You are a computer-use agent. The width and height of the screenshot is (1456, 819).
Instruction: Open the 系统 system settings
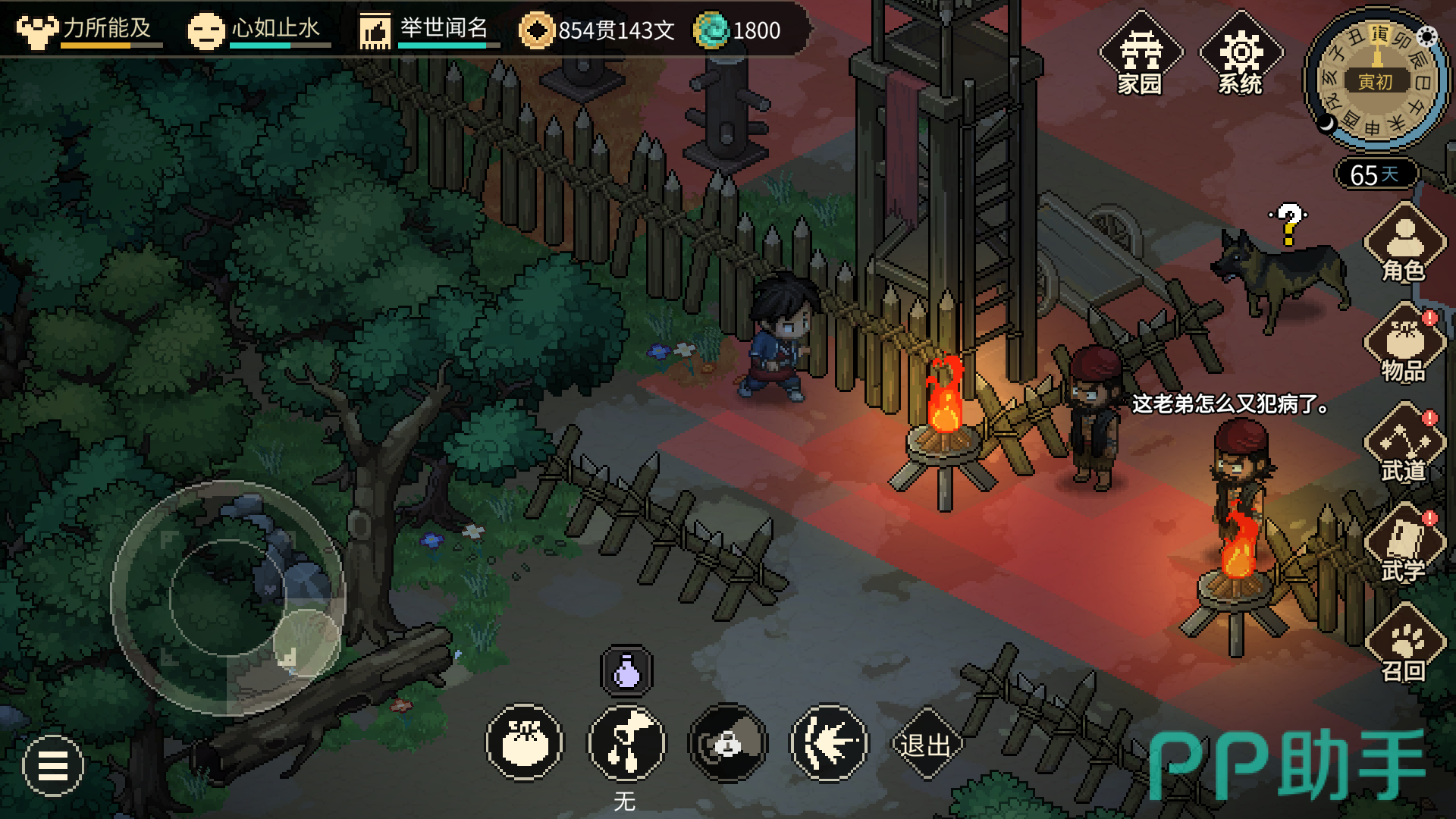point(1241,55)
